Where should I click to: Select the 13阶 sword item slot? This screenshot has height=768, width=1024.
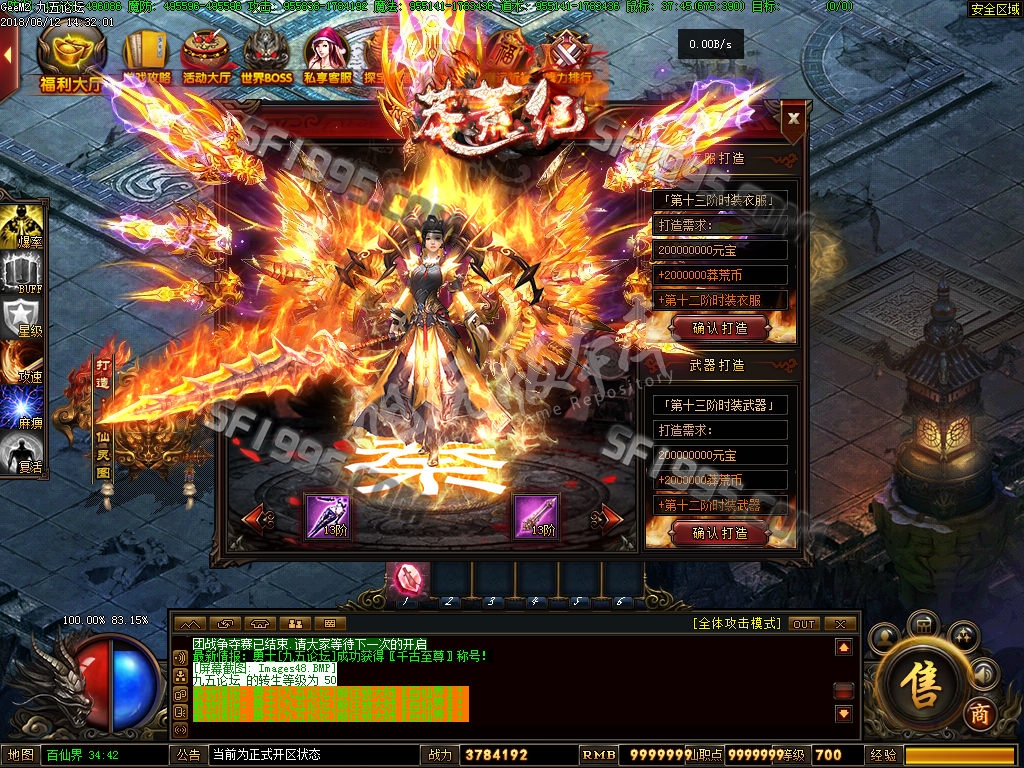click(536, 516)
